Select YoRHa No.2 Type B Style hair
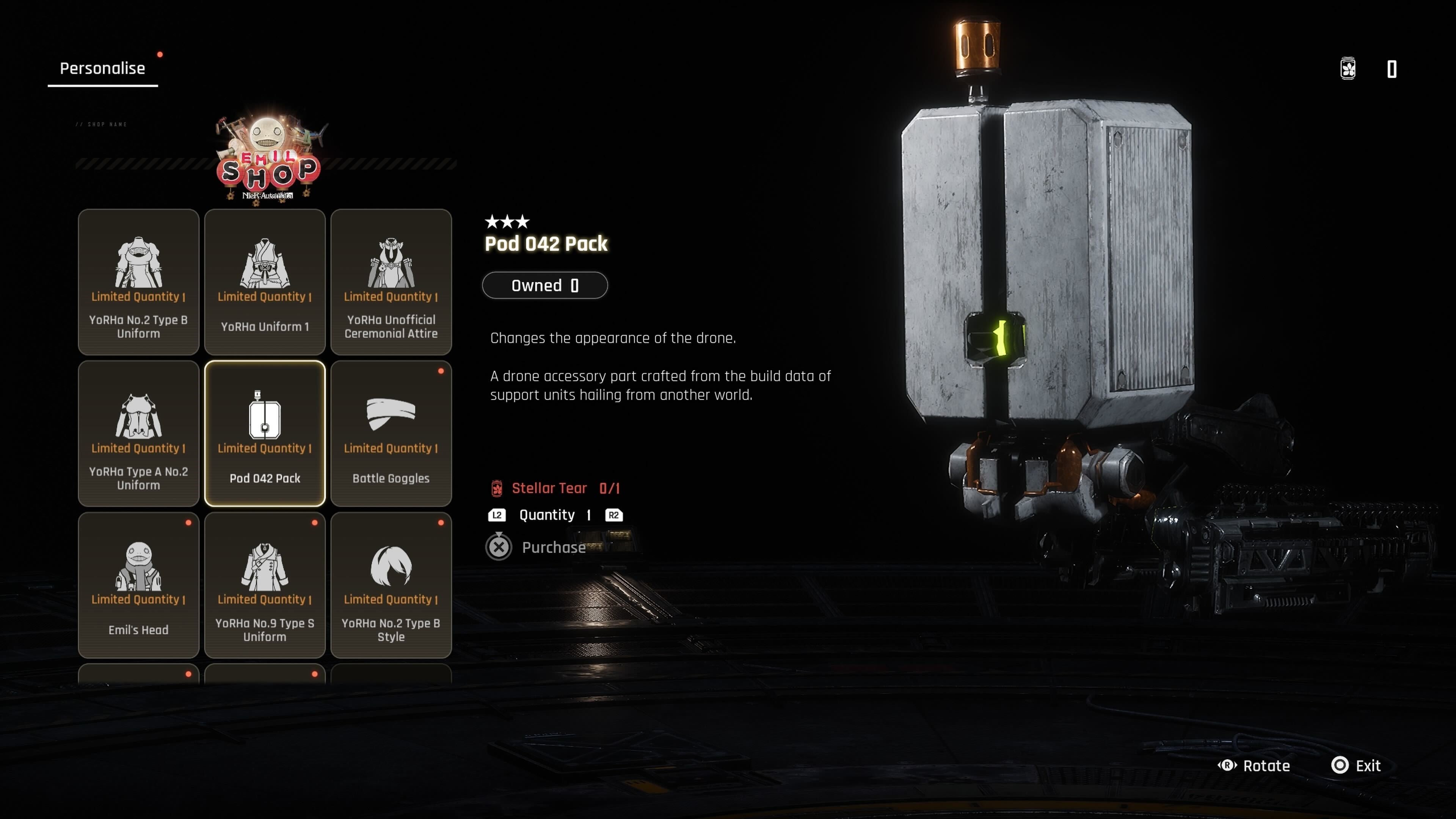1456x819 pixels. pos(391,584)
